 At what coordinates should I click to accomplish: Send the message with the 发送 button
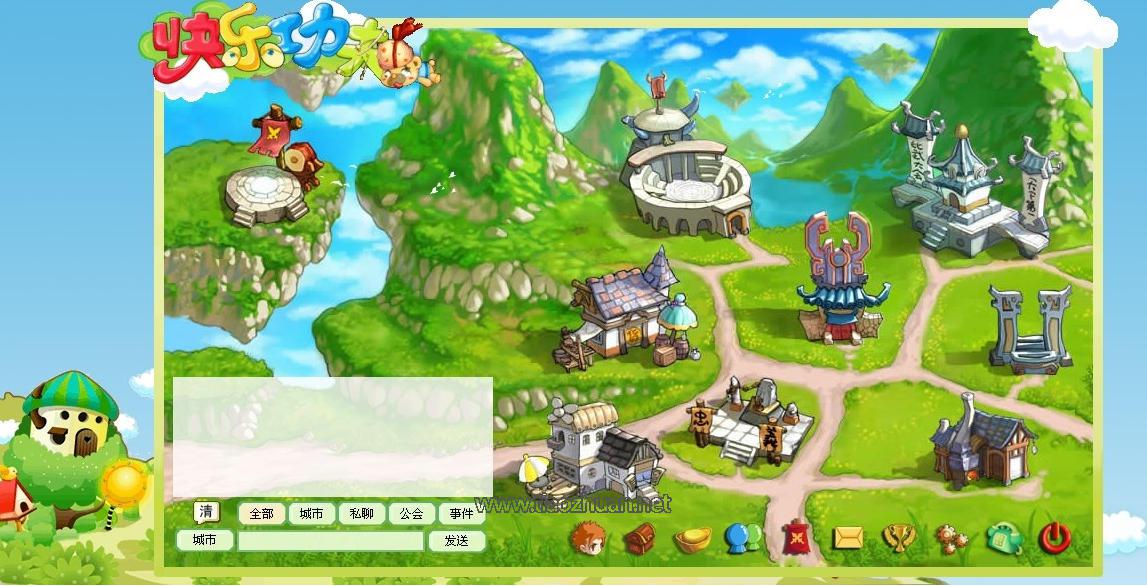[x=456, y=540]
